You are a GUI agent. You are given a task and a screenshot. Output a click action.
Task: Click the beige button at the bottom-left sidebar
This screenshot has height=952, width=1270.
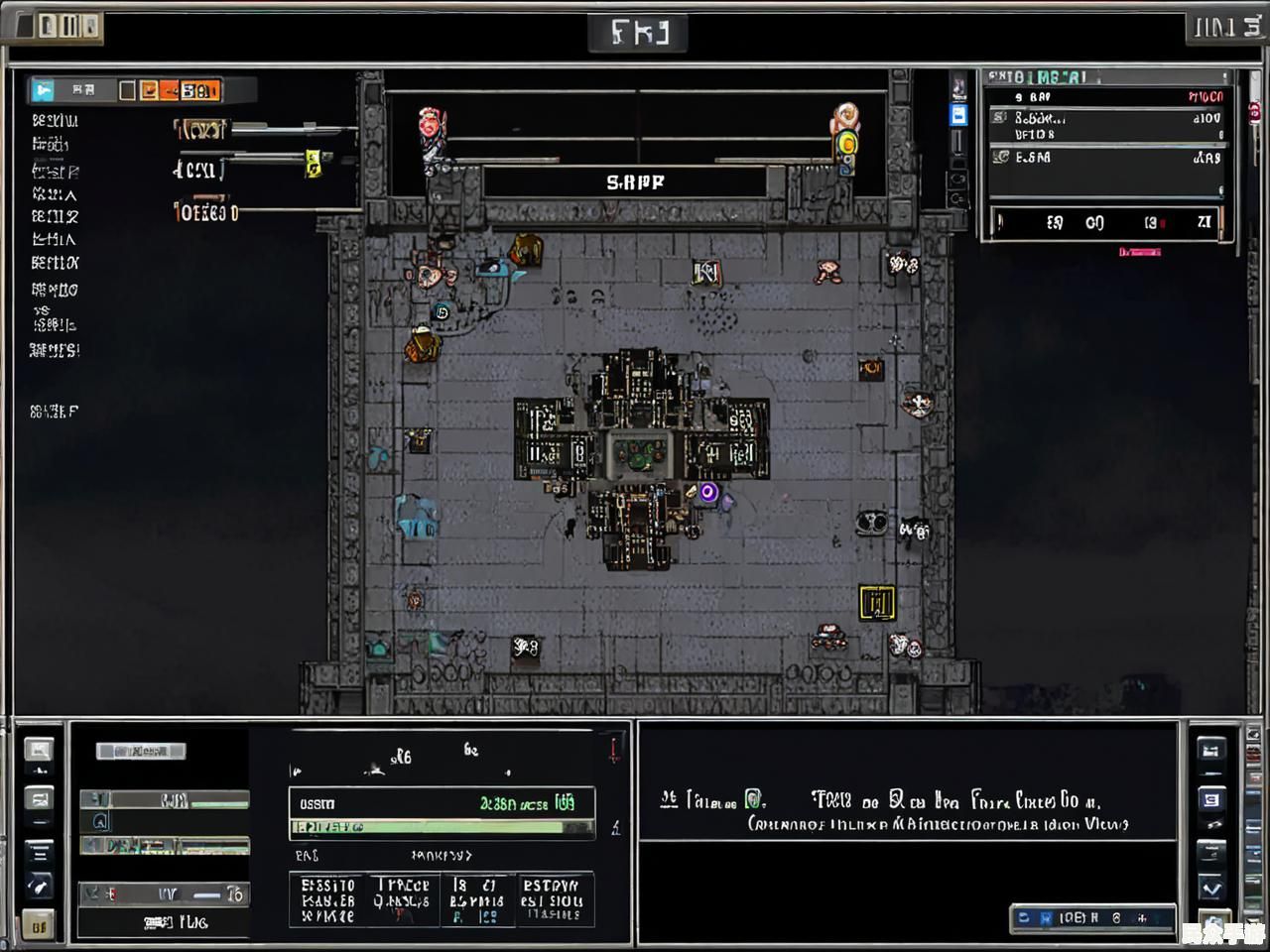39,926
